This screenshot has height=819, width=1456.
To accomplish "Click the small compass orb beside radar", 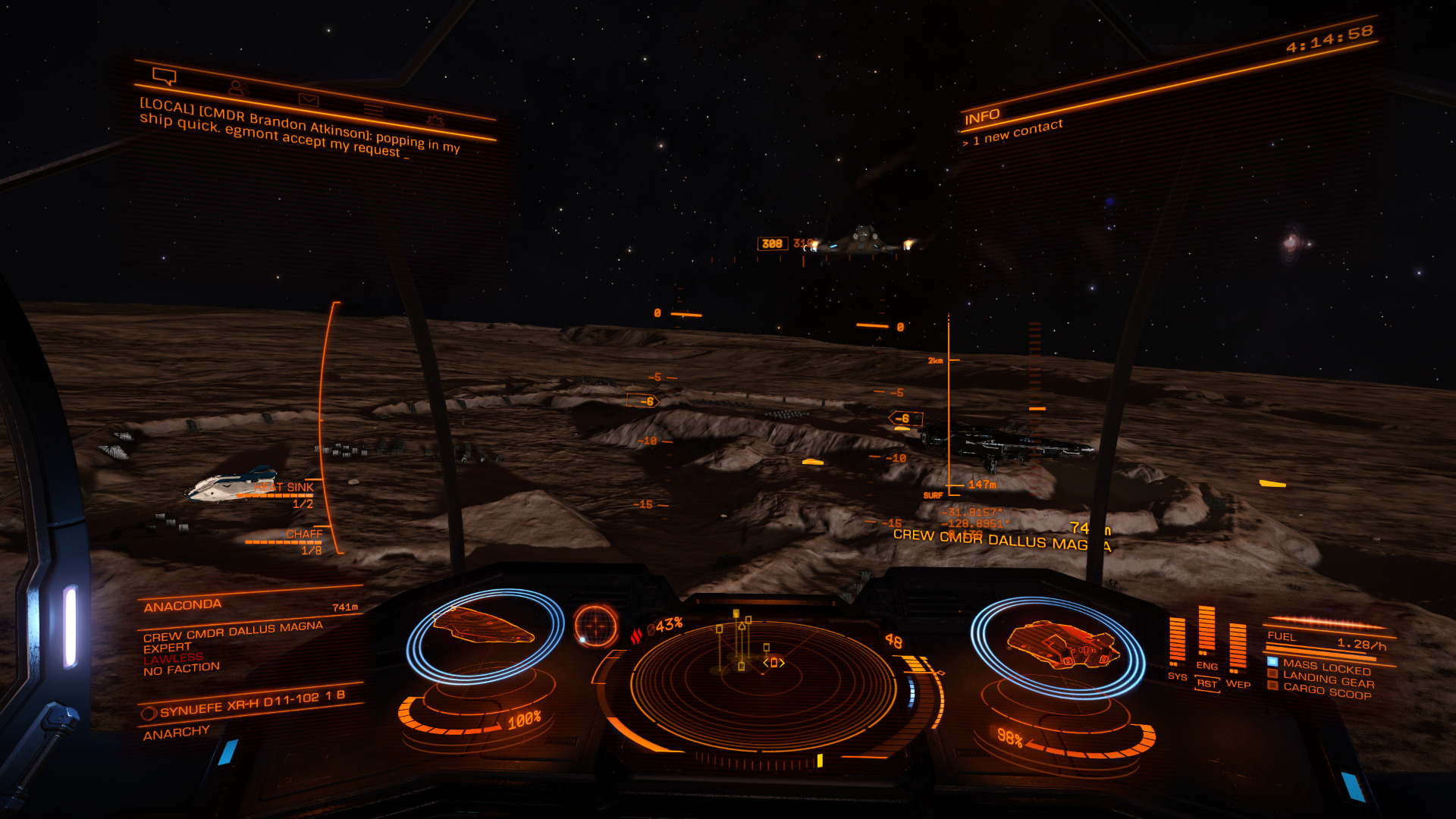I will 596,625.
